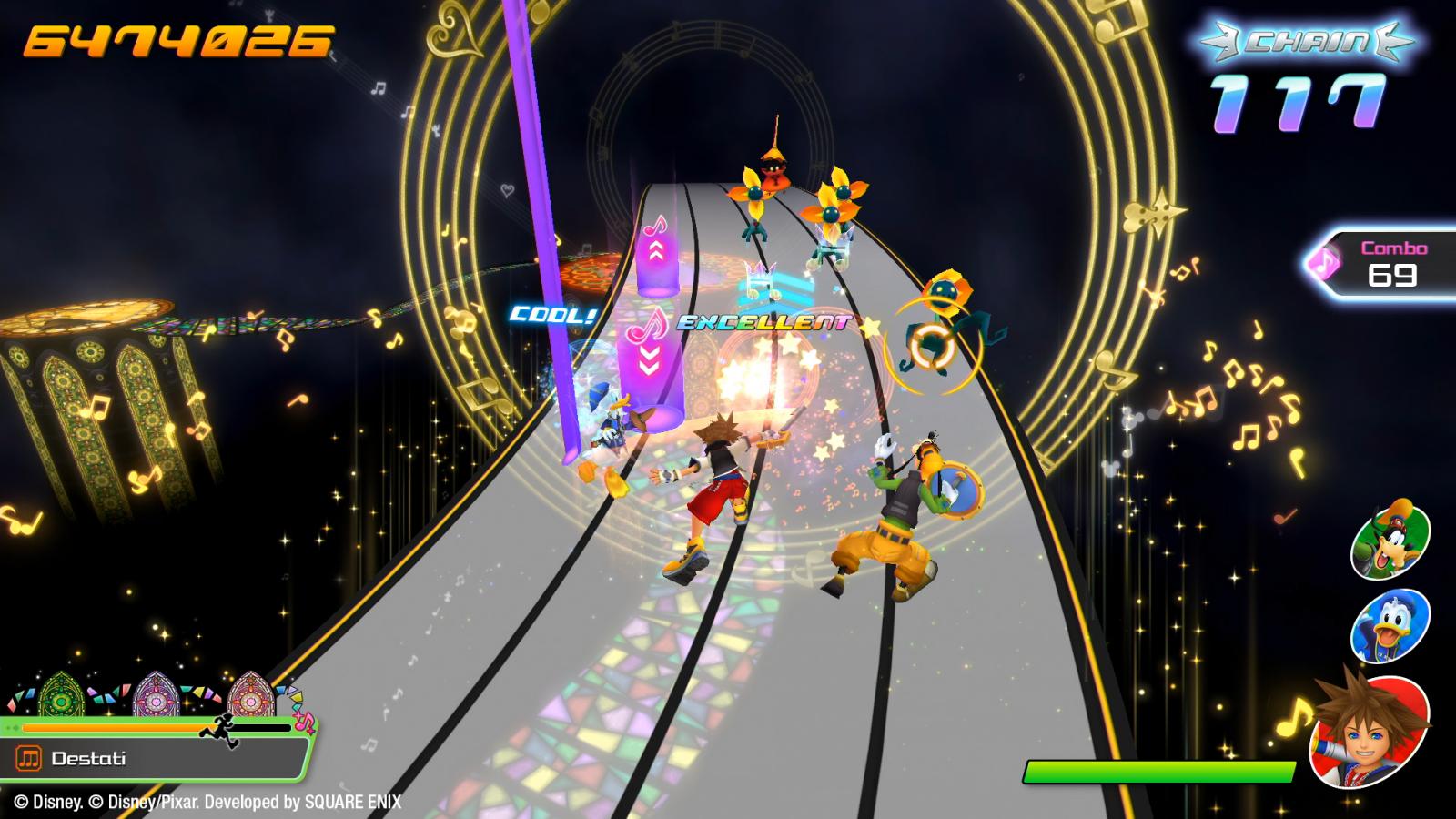Click the music note icon beside Destati
Viewport: 1456px width, 819px height.
point(29,758)
